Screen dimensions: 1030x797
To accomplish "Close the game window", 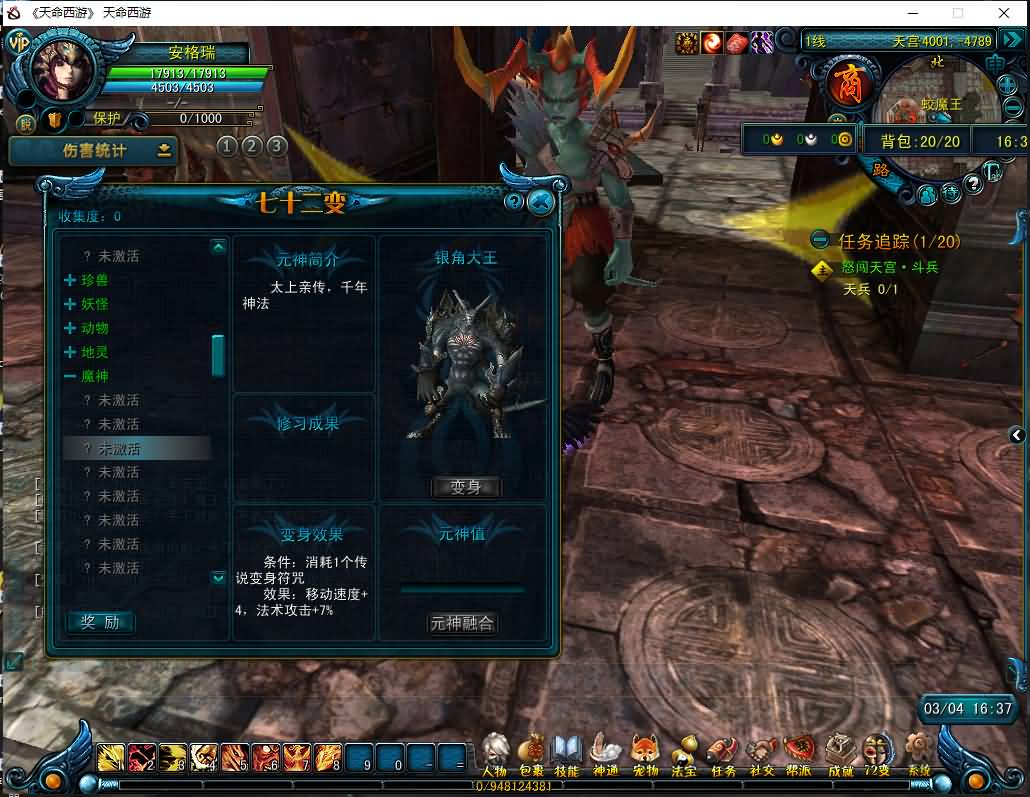I will click(x=1005, y=13).
